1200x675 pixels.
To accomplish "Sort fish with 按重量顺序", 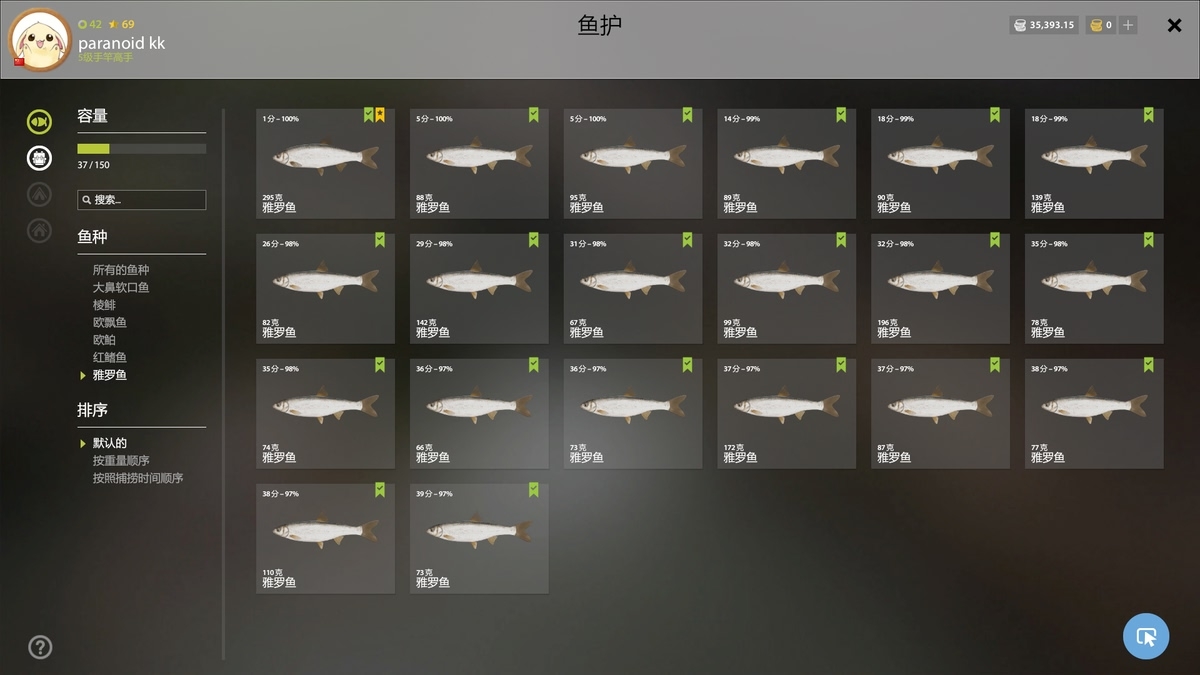I will point(121,460).
